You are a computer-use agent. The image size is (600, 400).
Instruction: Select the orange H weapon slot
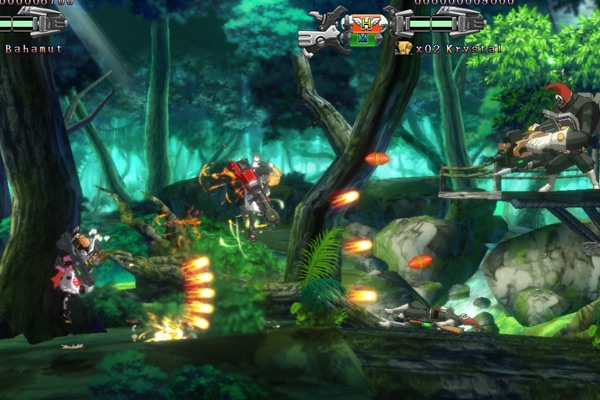pos(367,22)
